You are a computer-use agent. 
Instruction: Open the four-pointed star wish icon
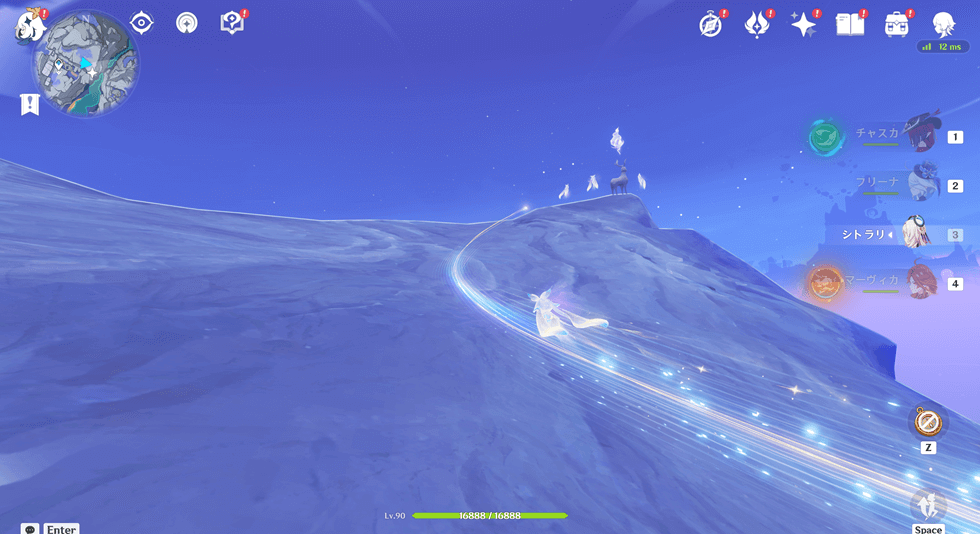(804, 25)
